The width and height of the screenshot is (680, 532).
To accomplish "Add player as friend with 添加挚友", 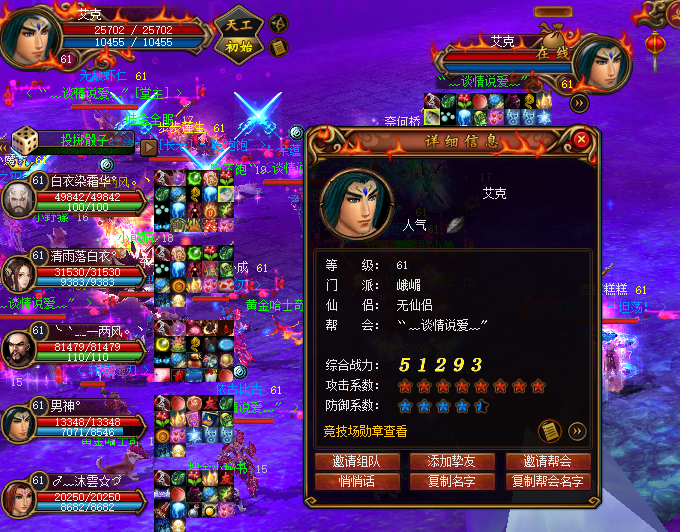I will 451,462.
